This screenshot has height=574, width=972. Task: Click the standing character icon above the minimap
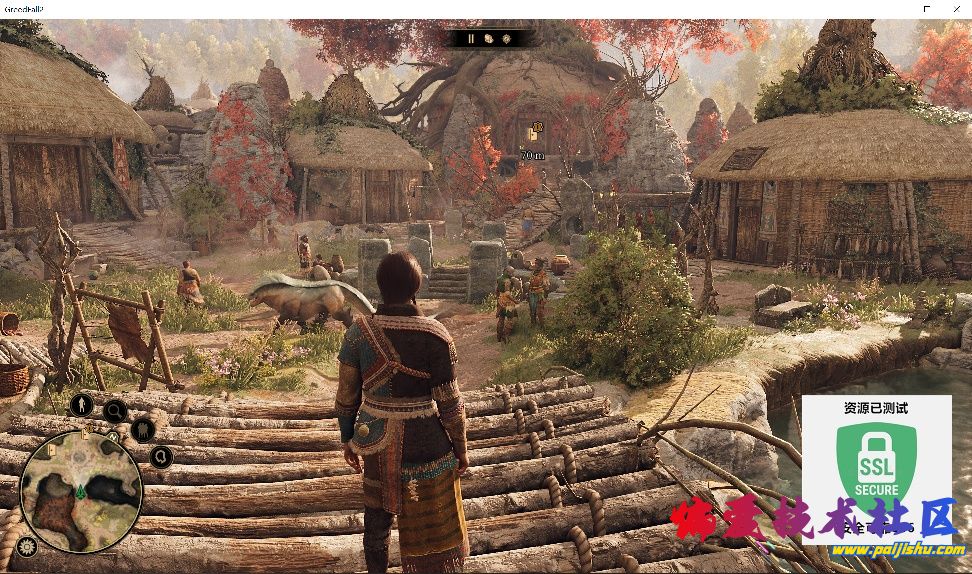81,405
